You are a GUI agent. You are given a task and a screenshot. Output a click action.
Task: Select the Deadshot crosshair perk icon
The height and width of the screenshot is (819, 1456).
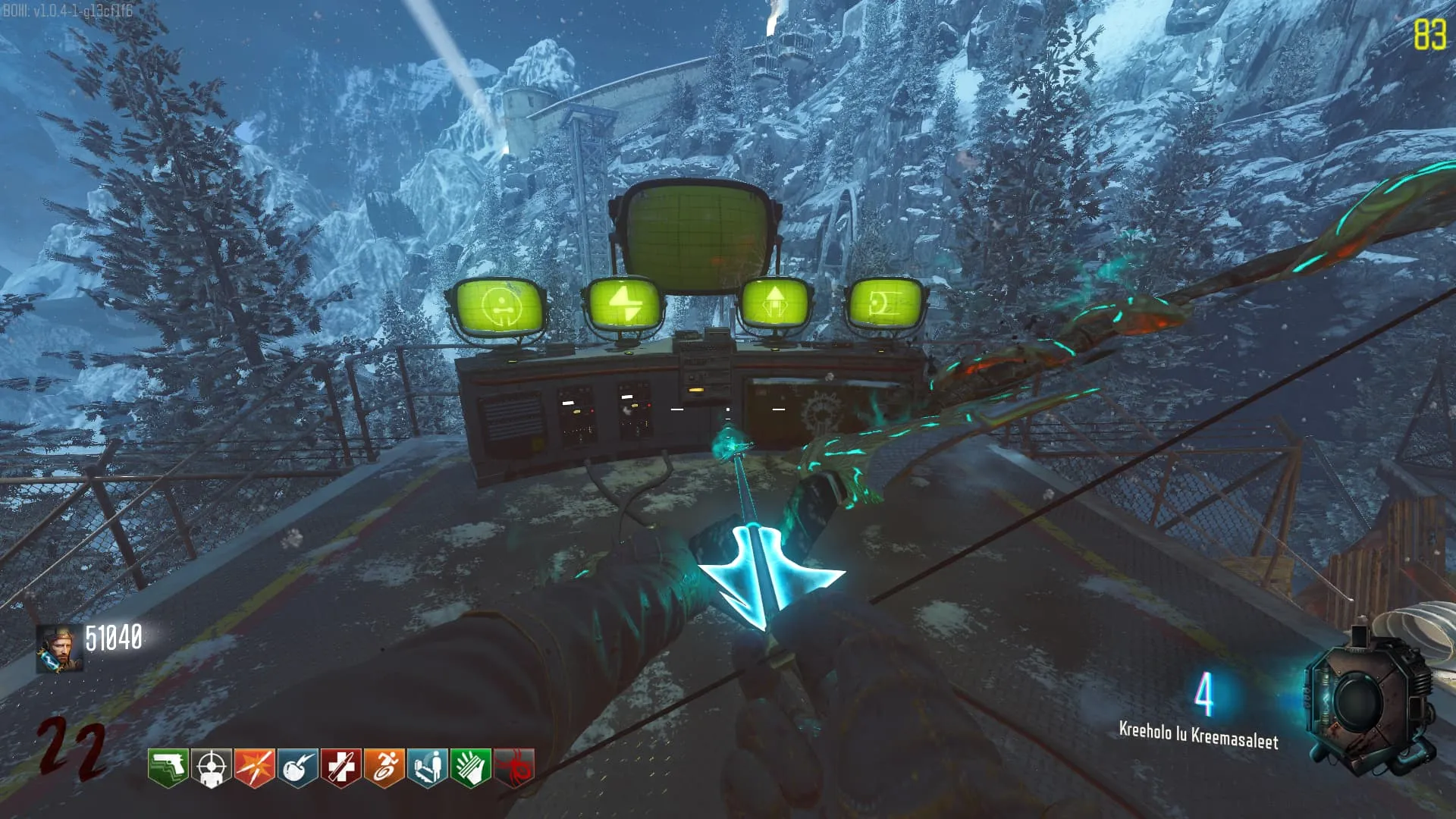point(212,767)
